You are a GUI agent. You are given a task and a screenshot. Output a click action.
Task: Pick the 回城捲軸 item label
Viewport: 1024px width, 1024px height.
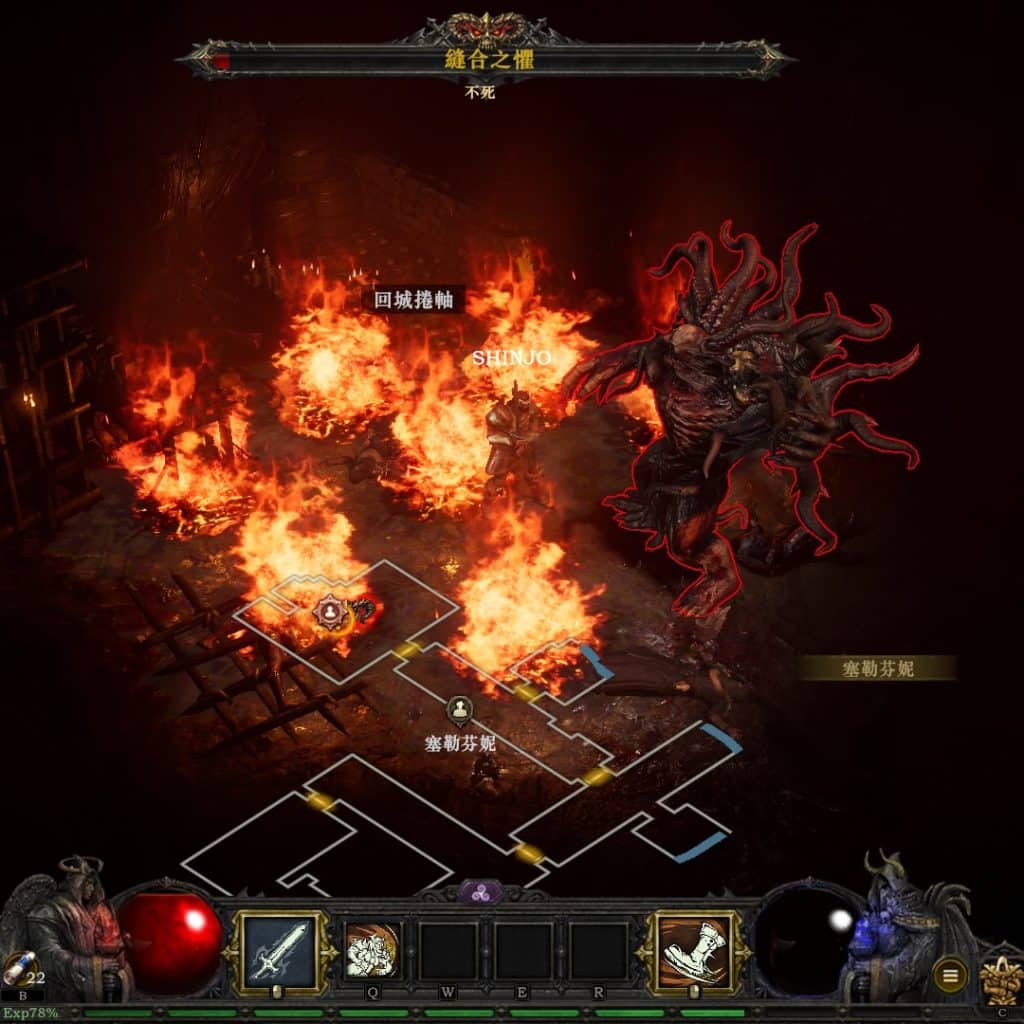point(414,299)
